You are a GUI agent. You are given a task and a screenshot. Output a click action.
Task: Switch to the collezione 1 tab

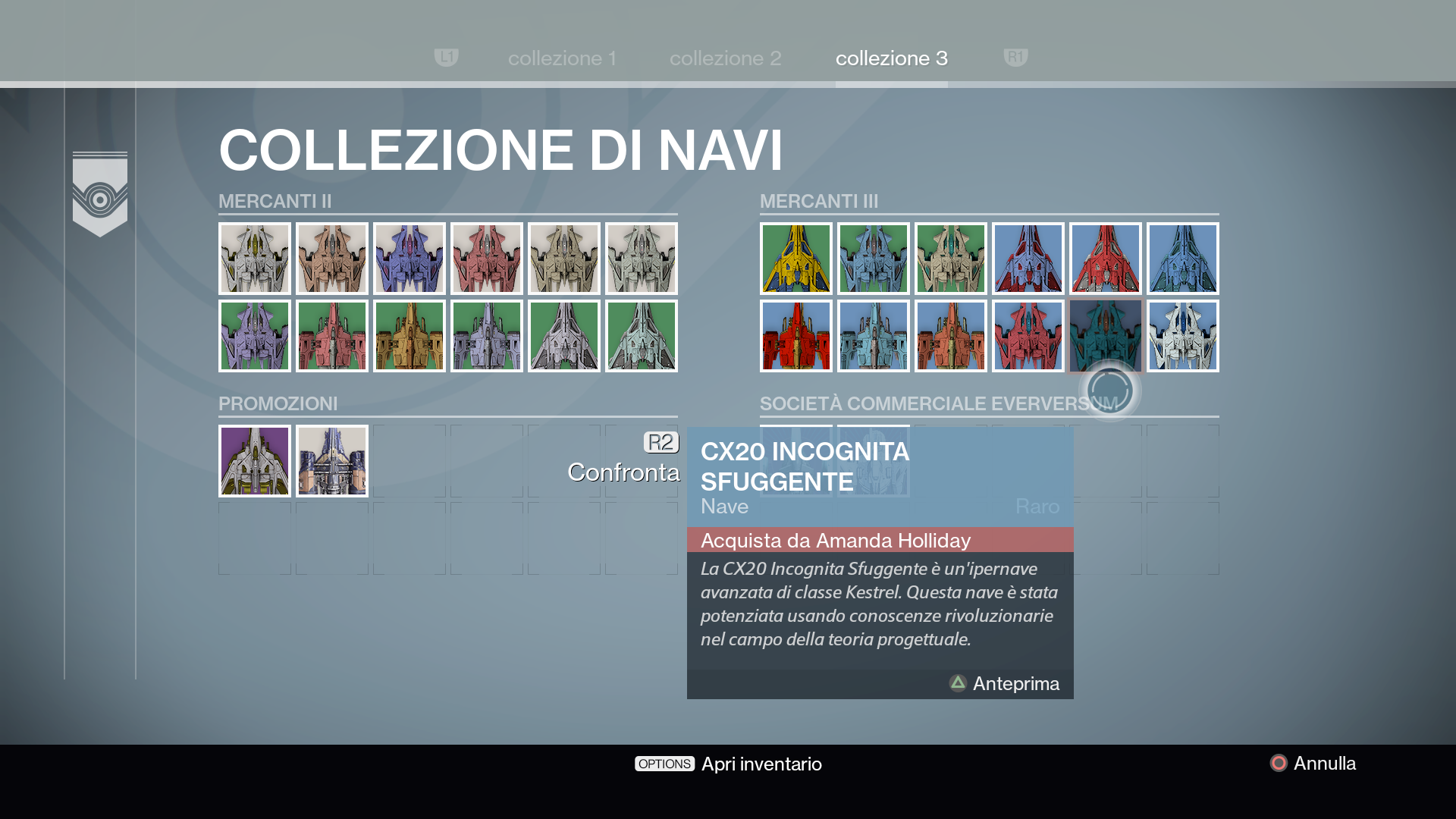click(x=562, y=58)
